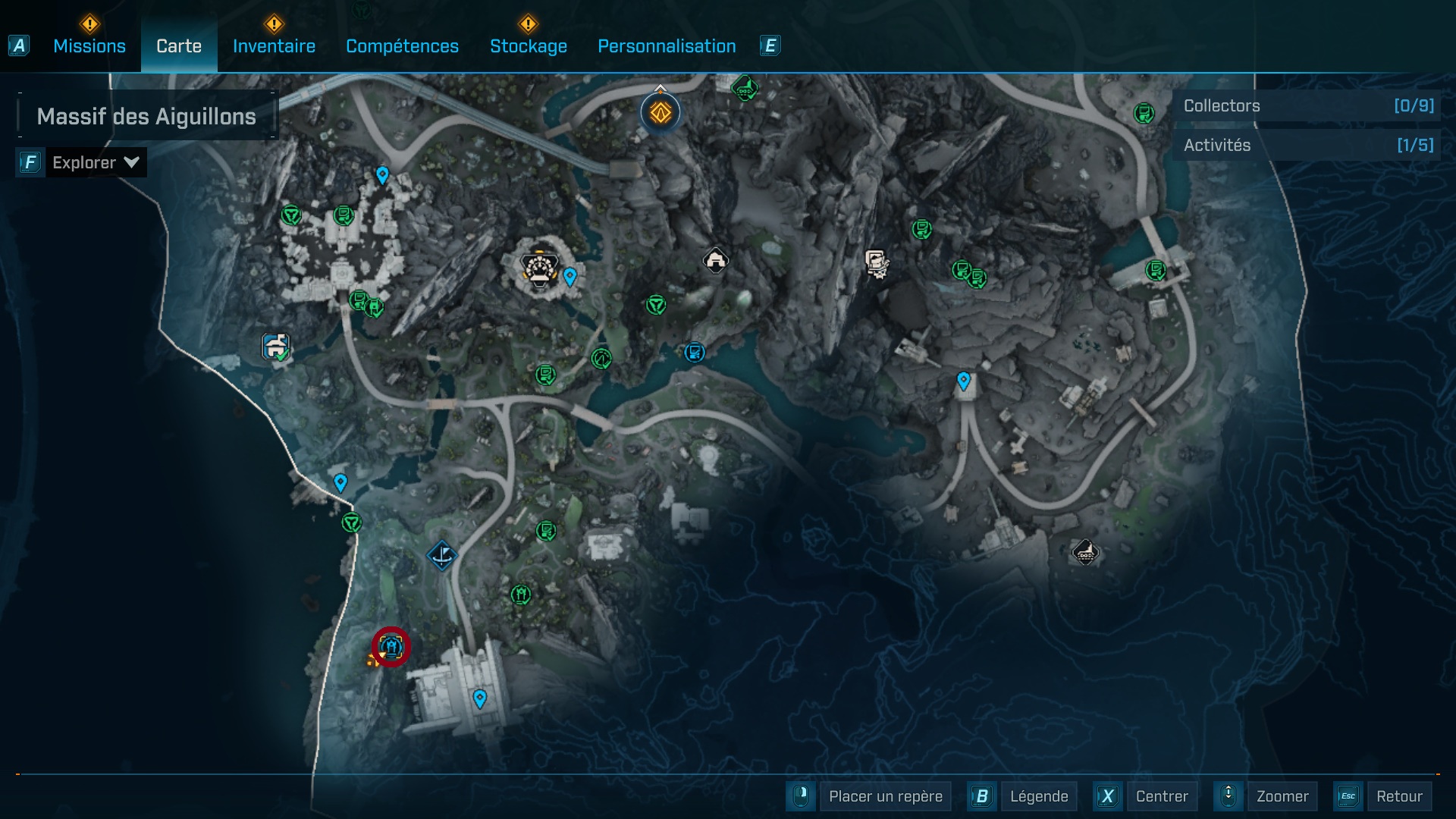The width and height of the screenshot is (1456, 819).
Task: Select the checkmarked blue marker on west coast
Action: click(275, 347)
